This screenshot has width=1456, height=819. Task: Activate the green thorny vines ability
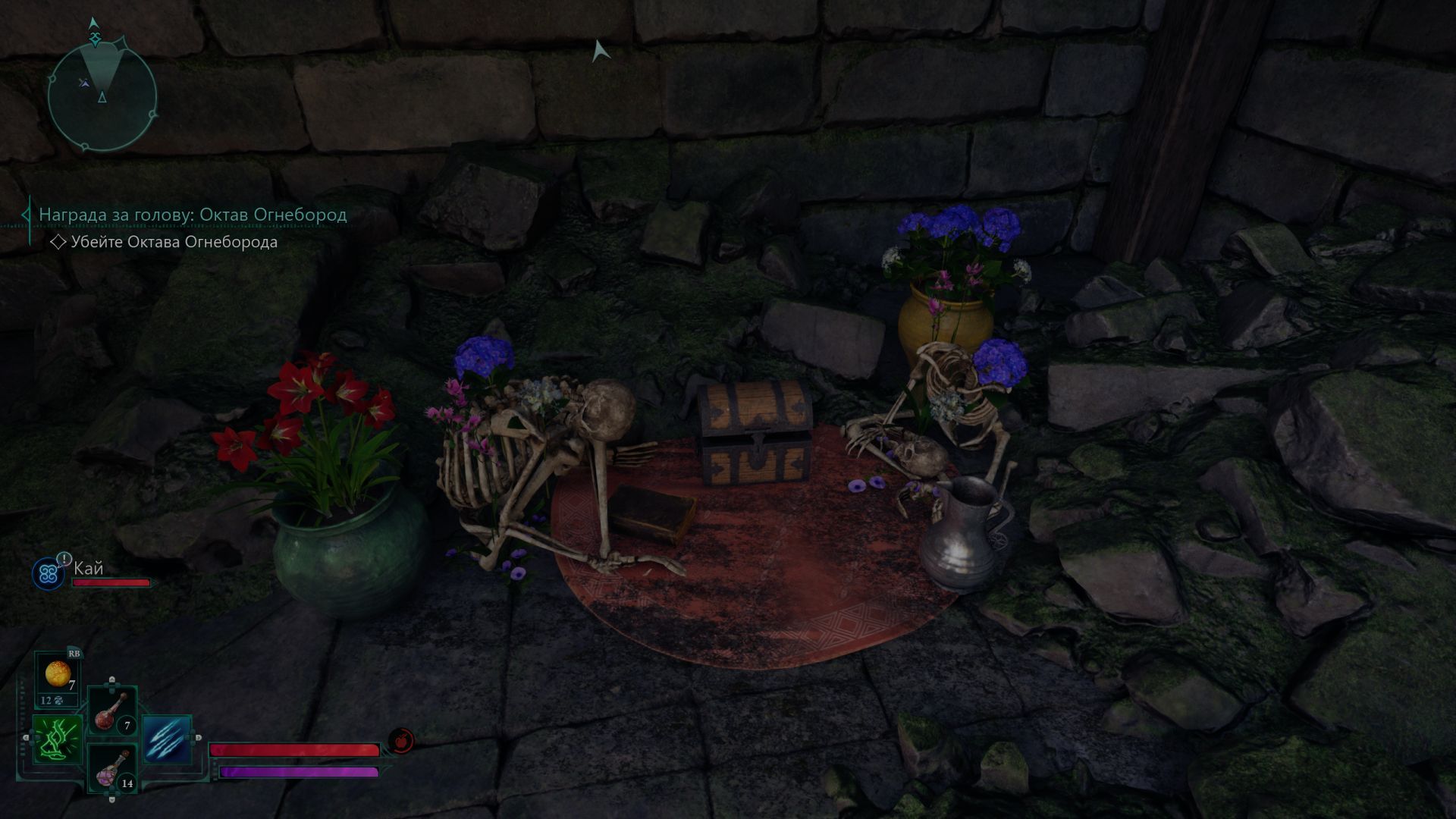pos(57,739)
